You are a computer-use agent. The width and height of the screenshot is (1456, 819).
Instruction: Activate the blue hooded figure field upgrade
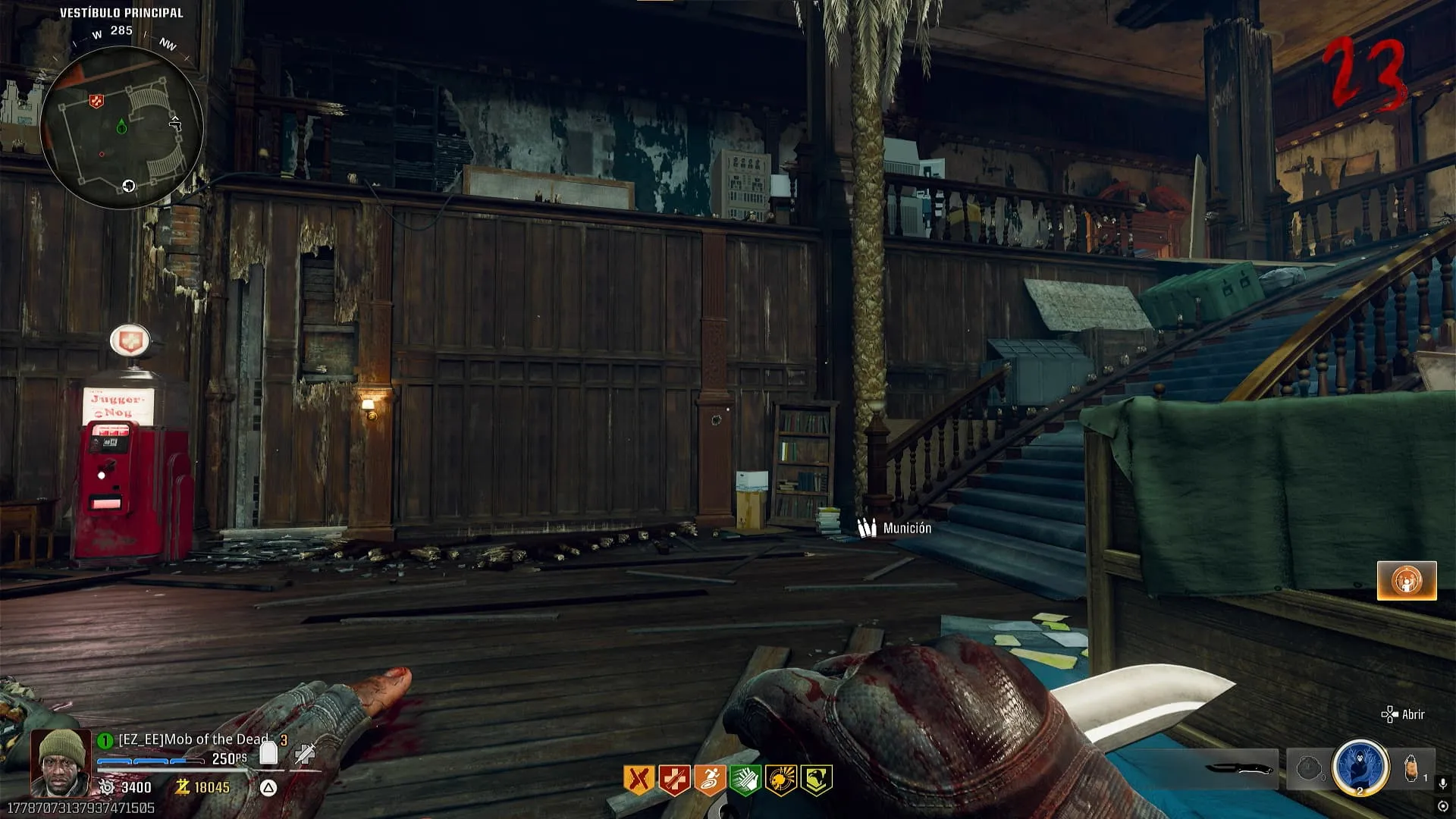1360,767
